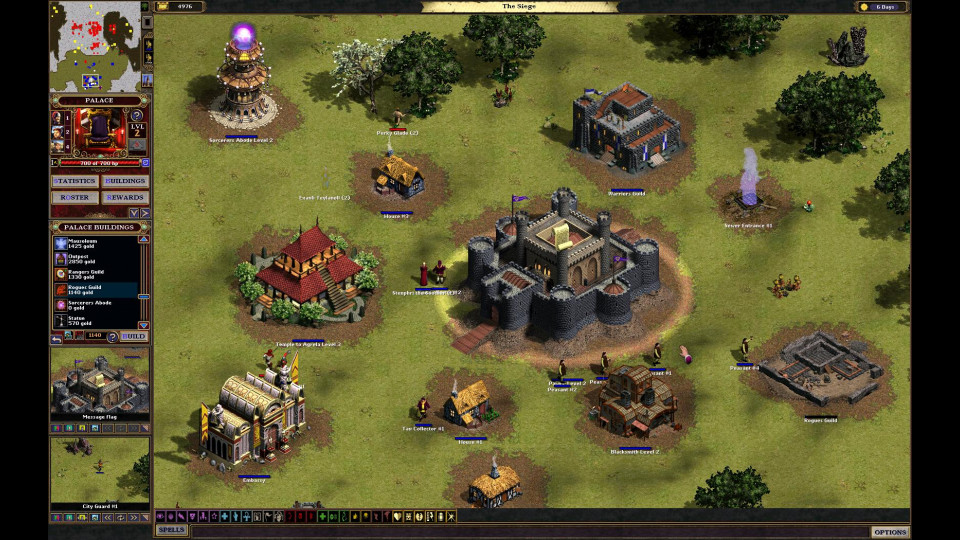Screen dimensions: 960x540
Task: Click the help icon next to Build
Action: click(x=112, y=337)
